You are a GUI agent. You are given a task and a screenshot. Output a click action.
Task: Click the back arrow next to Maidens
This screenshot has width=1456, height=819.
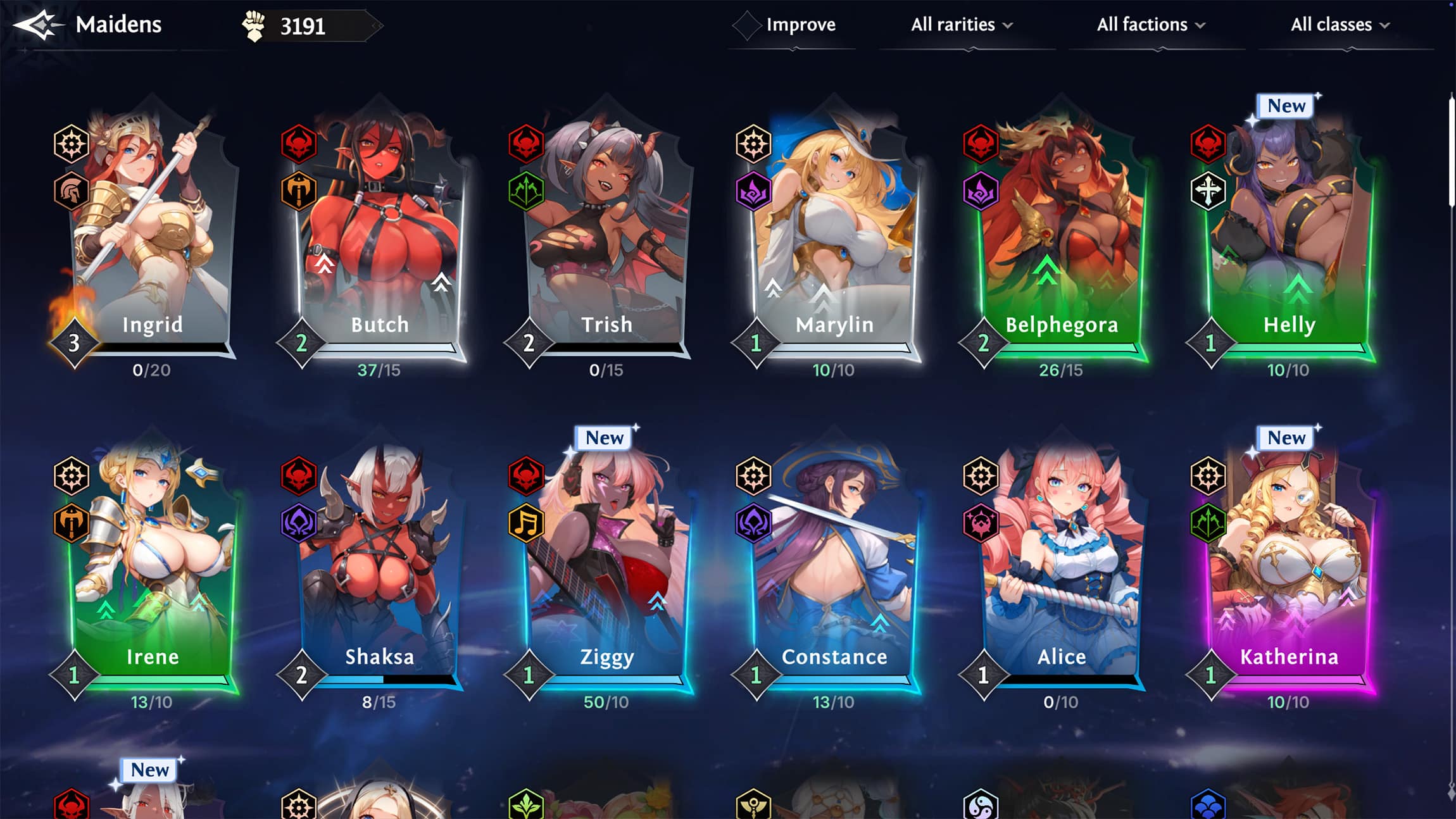(39, 24)
